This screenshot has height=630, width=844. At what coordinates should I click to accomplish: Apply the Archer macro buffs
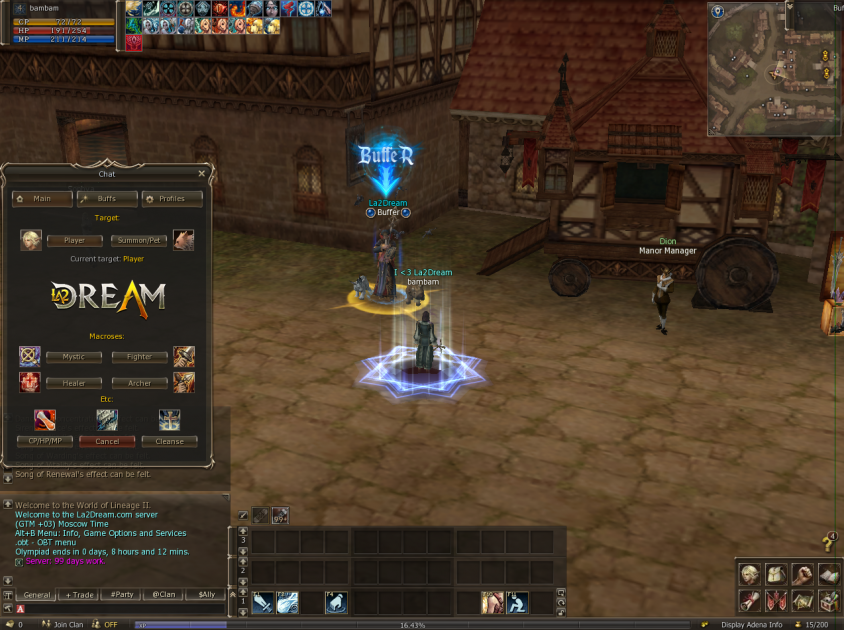[139, 383]
